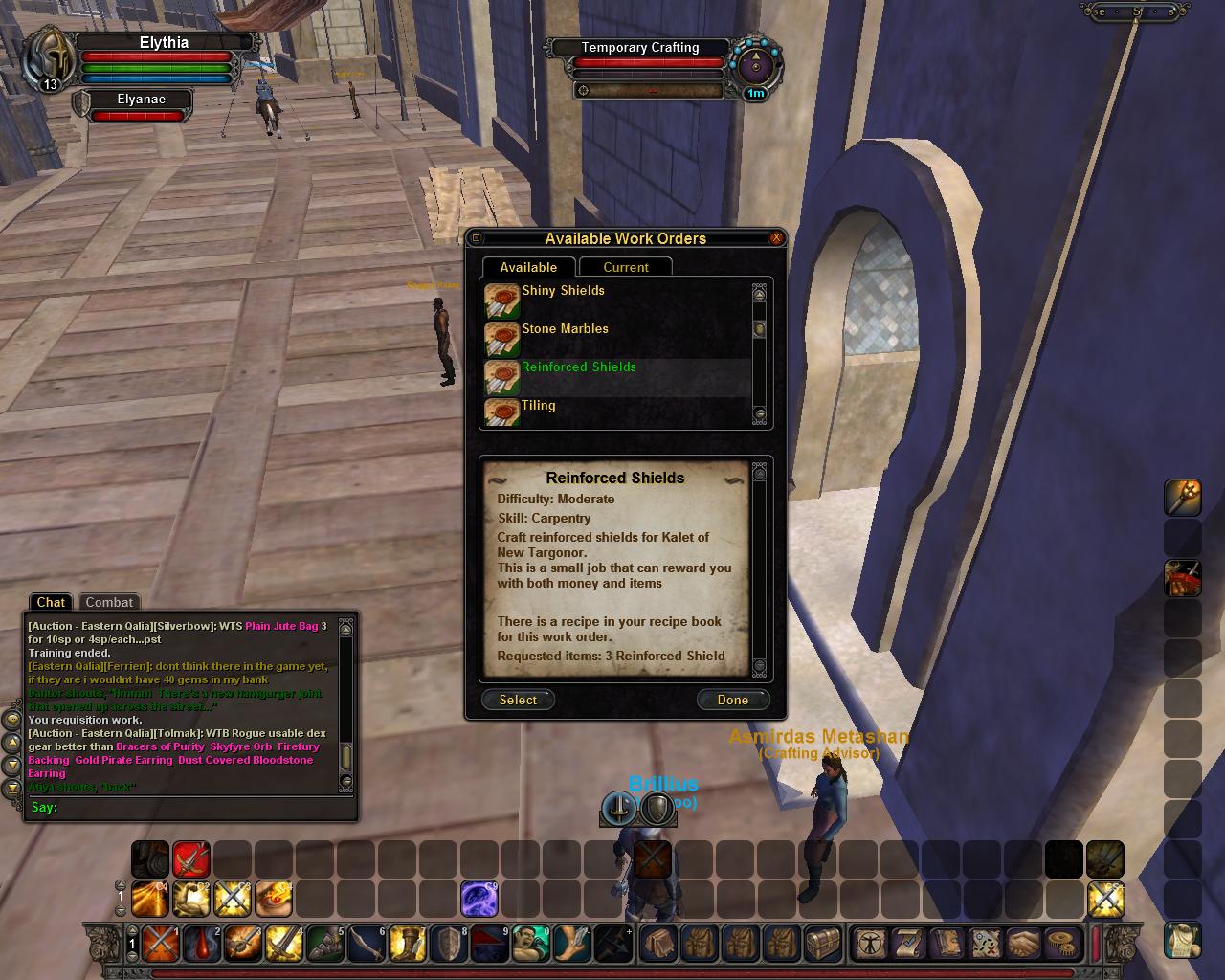Open the Available work orders tab

point(527,268)
